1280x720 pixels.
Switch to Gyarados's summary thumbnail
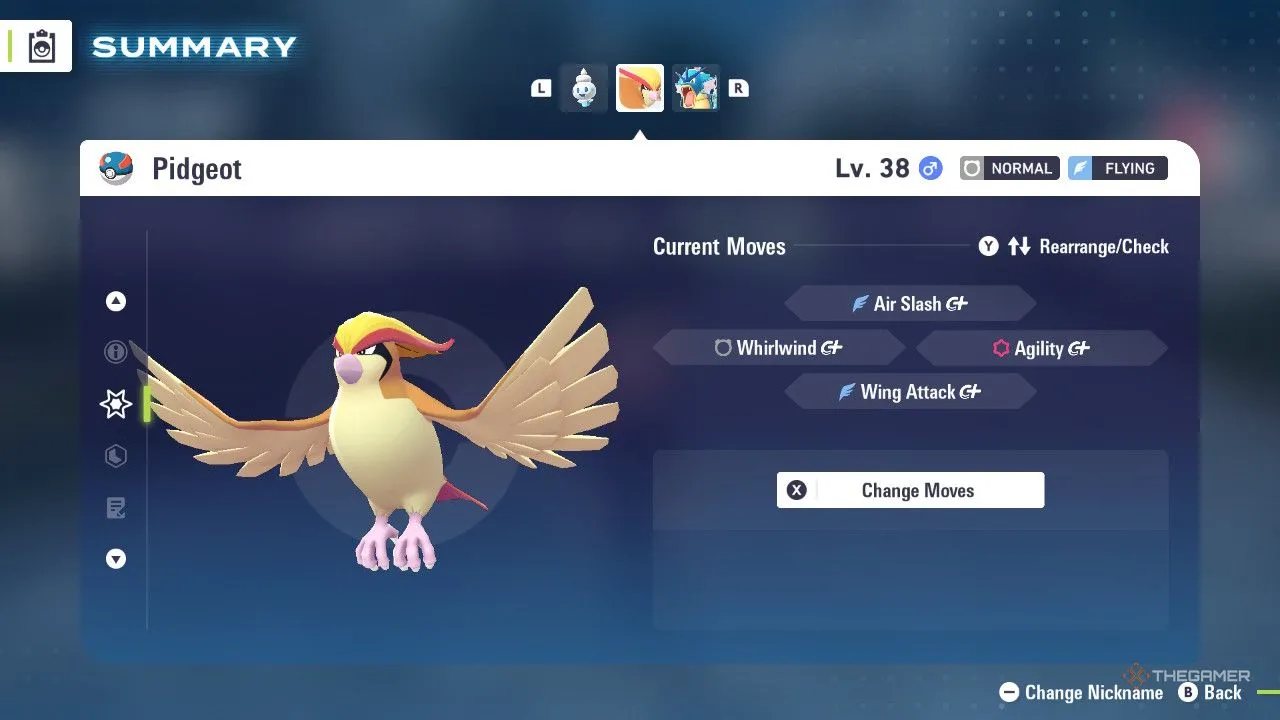coord(696,87)
